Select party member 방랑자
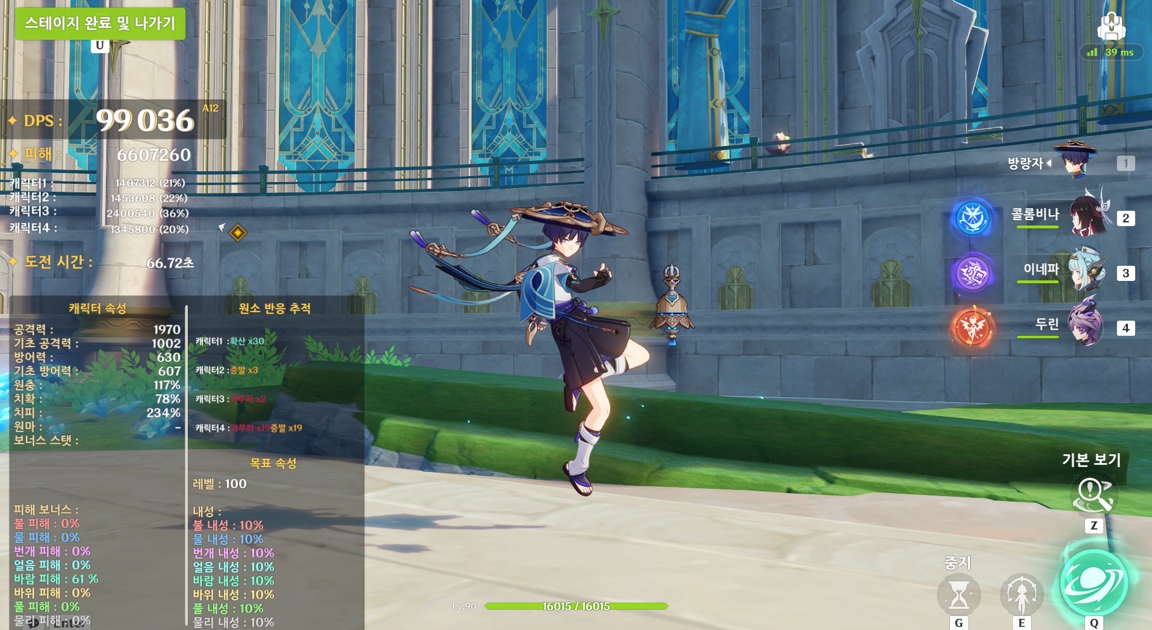The height and width of the screenshot is (630, 1152). pos(1075,161)
